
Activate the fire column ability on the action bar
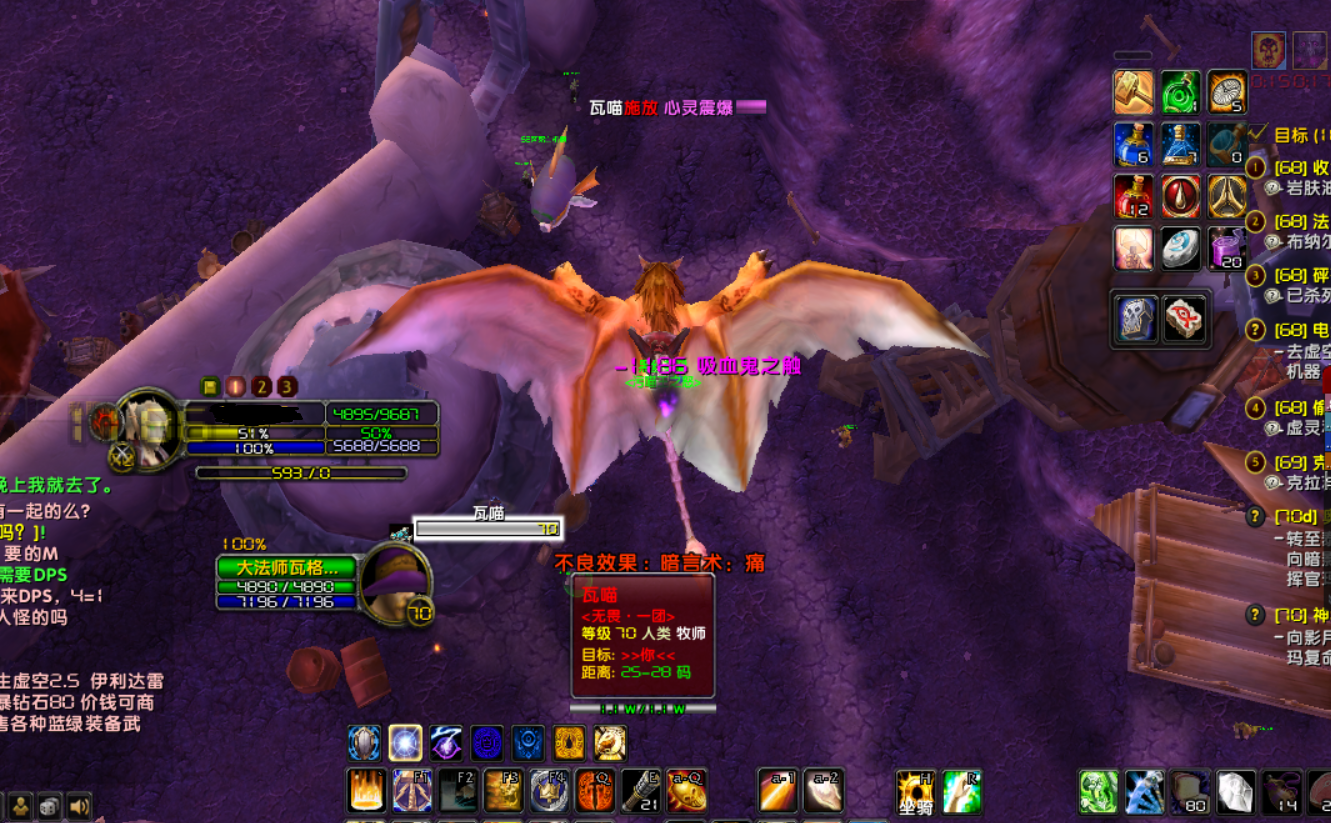(x=366, y=790)
